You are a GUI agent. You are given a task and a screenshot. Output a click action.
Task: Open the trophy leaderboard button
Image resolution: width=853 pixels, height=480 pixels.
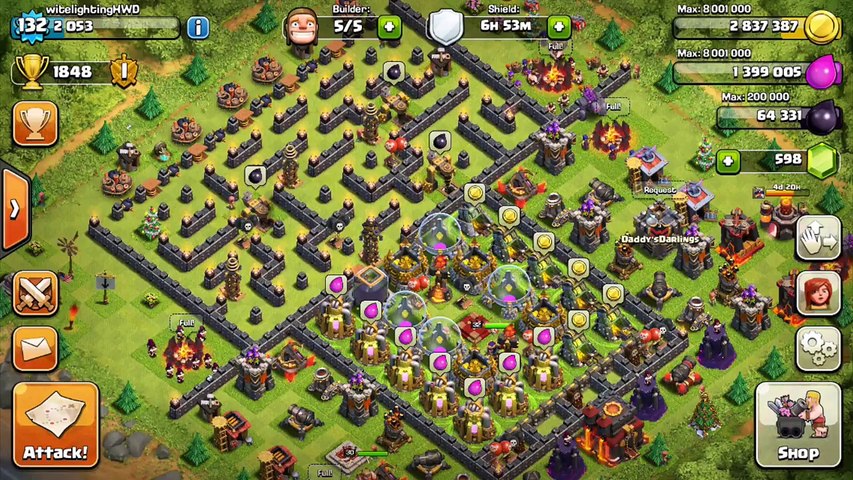35,123
